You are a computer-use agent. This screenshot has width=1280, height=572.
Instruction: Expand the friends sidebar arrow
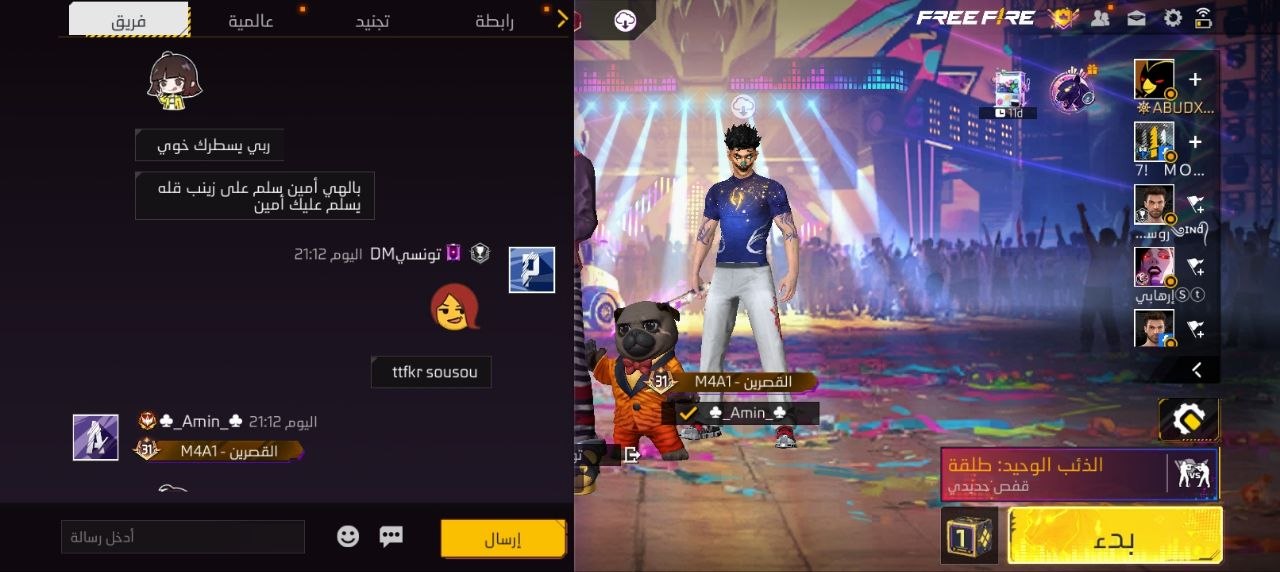click(x=1197, y=370)
